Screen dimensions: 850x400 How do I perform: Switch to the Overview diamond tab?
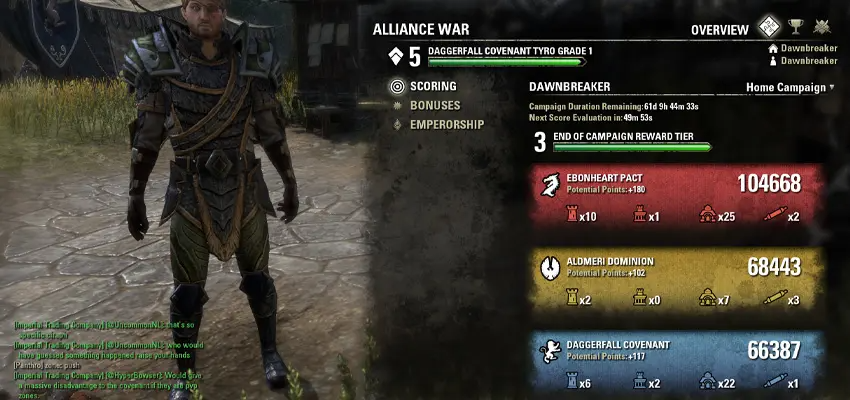point(767,28)
